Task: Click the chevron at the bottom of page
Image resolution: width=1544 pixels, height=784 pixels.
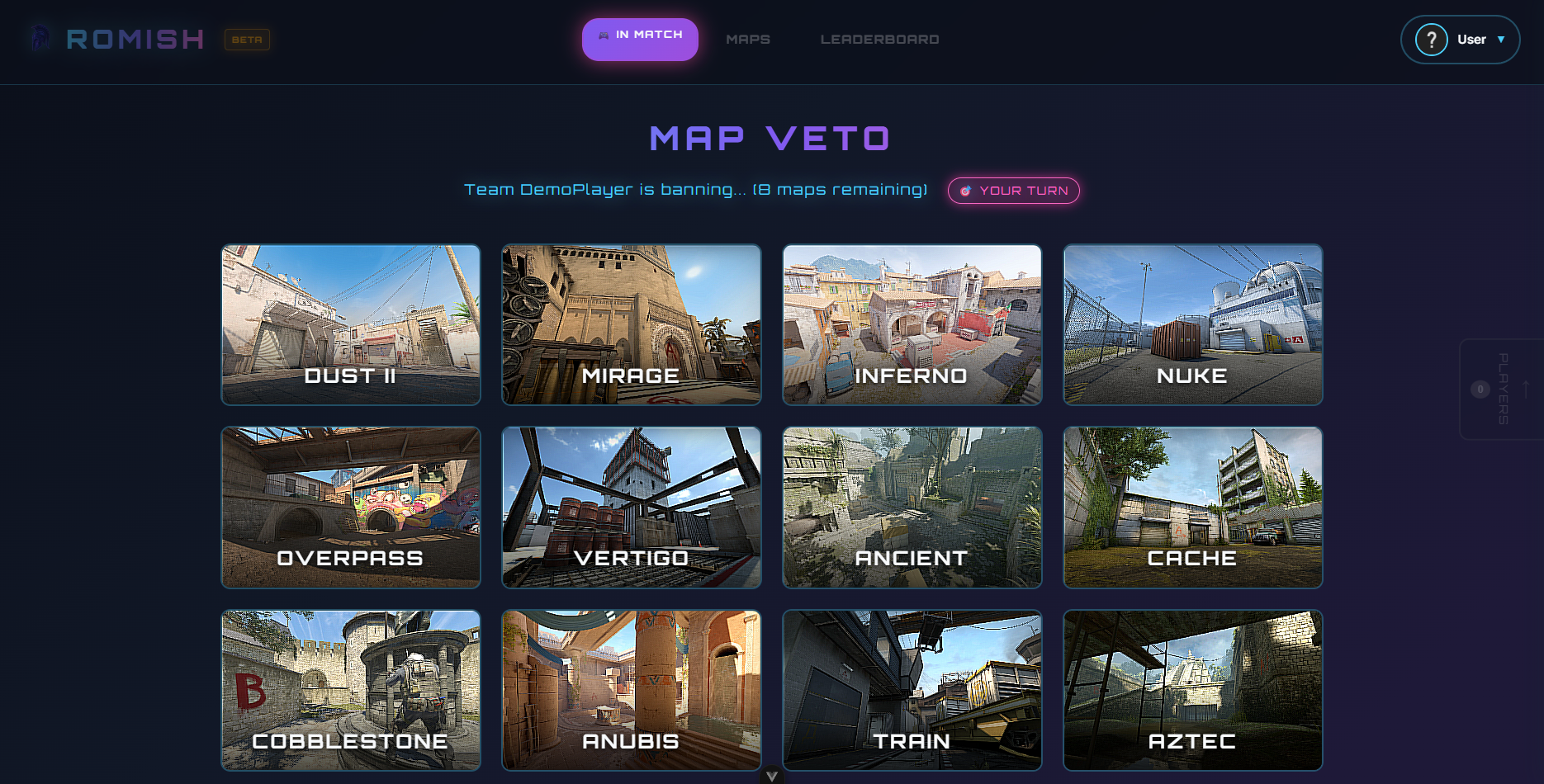Action: pos(772,775)
